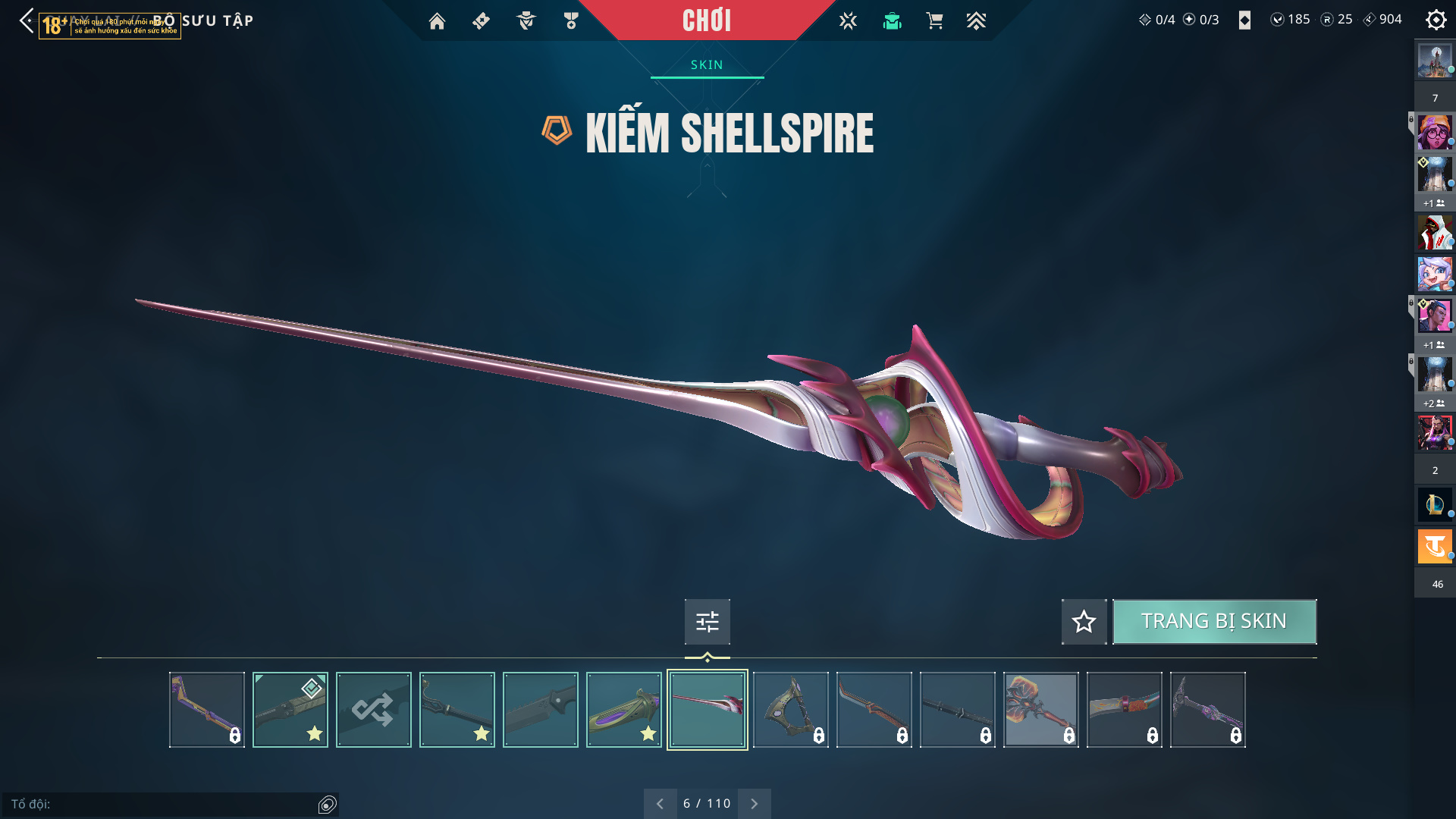Select the random shuffle skin tile
1456x819 pixels.
click(x=373, y=710)
